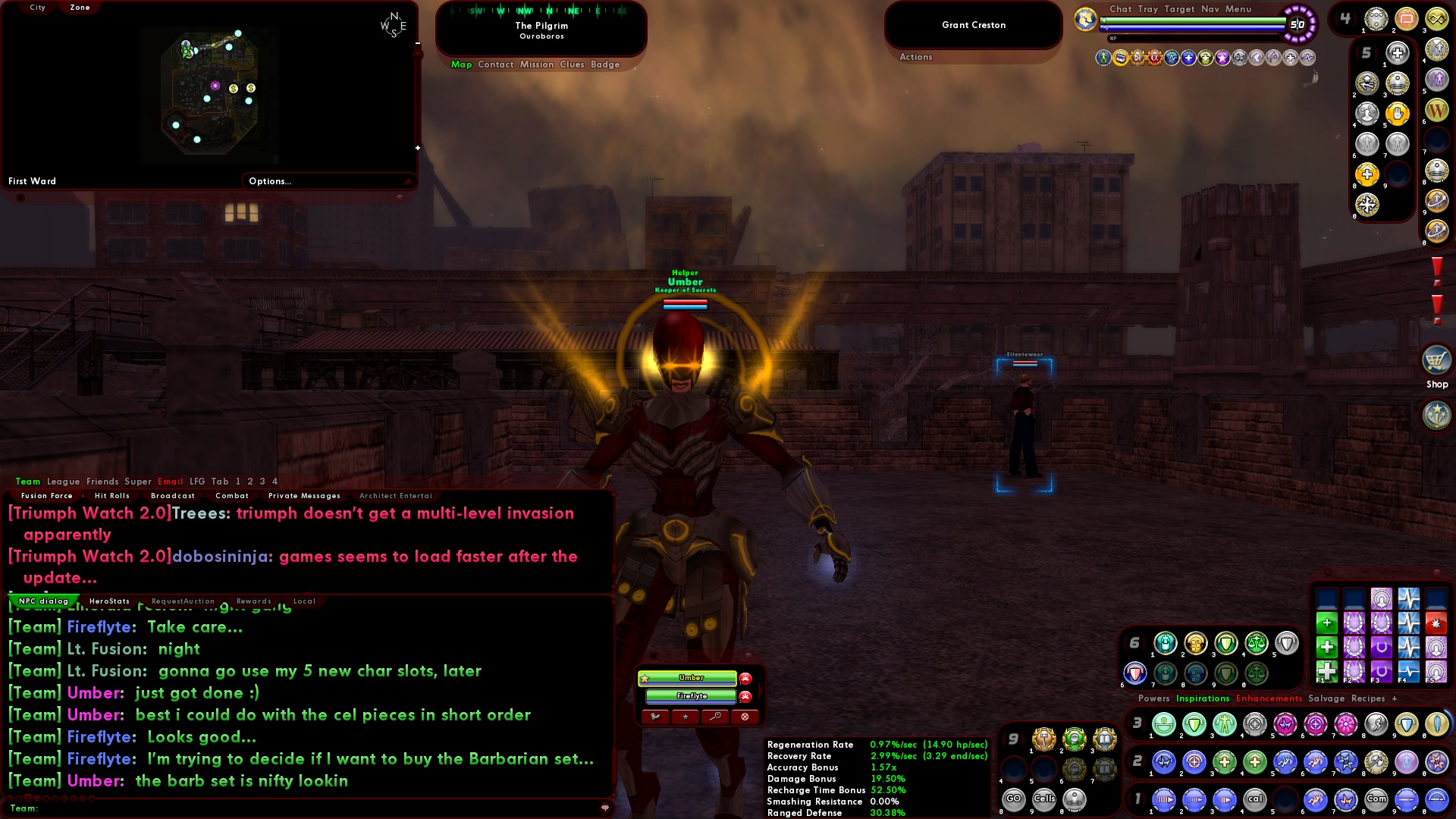Click the find member magnifier in team window
Image resolution: width=1456 pixels, height=819 pixels.
[x=715, y=717]
